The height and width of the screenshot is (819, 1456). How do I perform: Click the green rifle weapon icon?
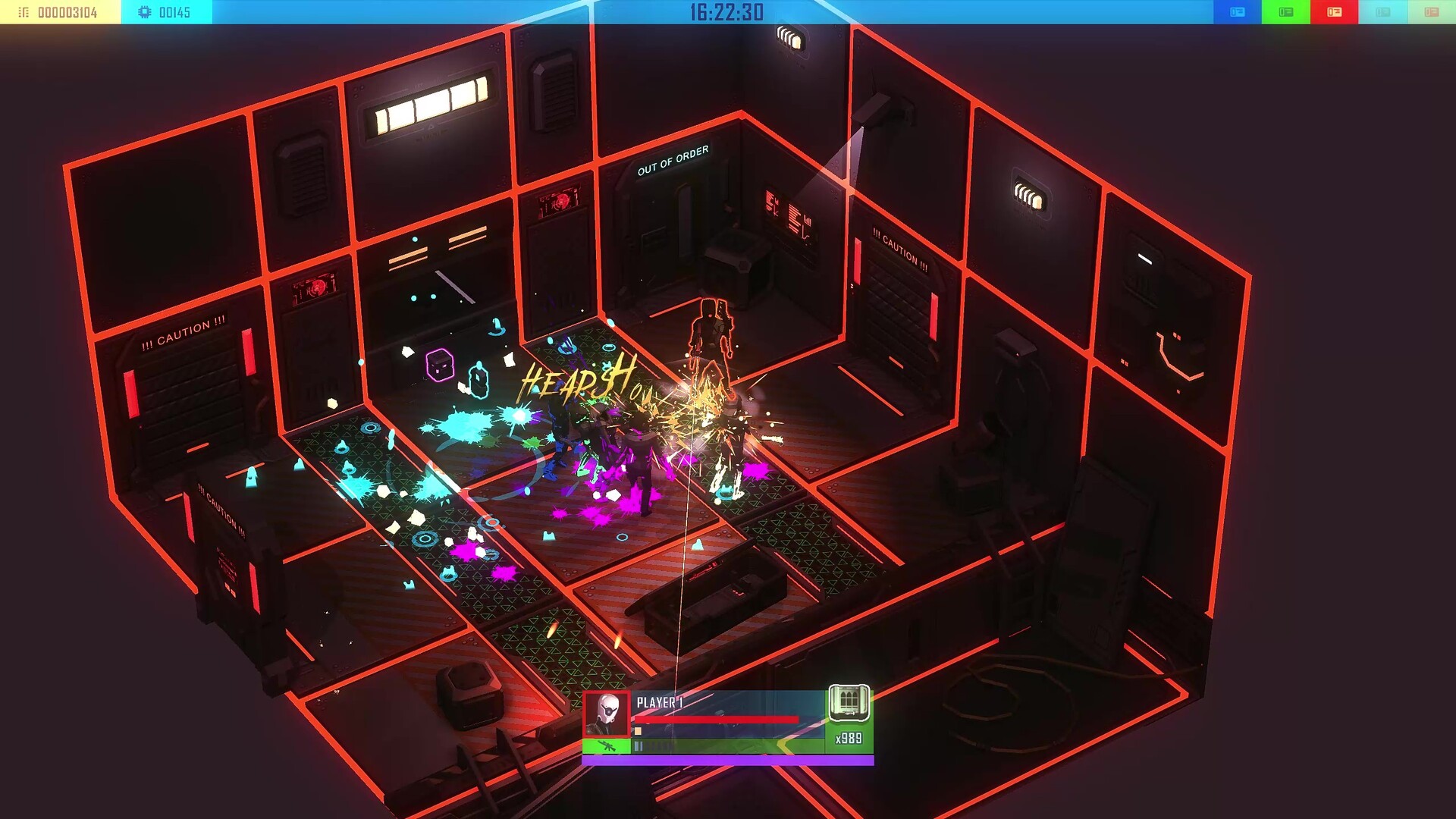click(607, 747)
